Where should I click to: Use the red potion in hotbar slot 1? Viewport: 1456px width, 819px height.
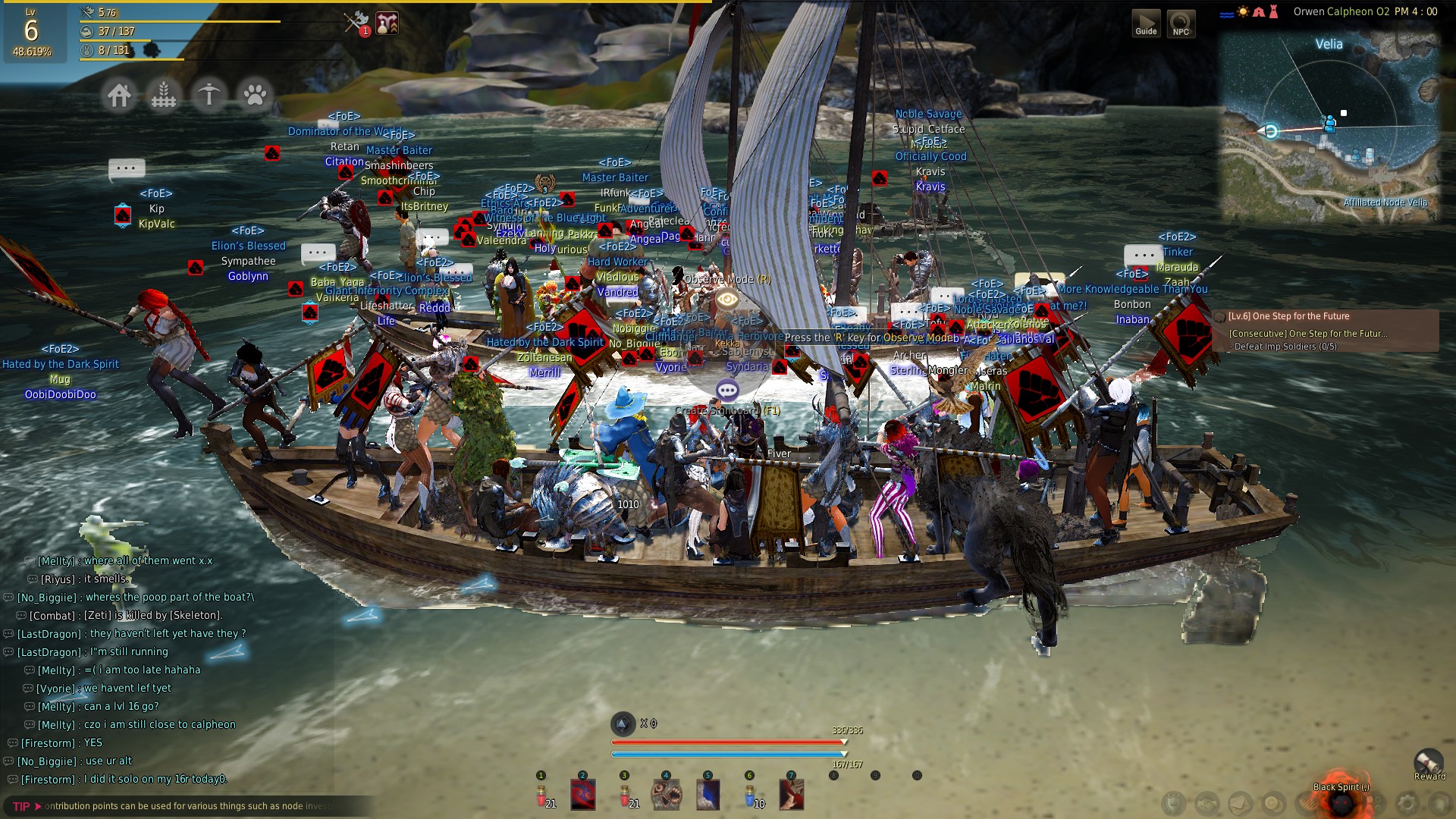(x=543, y=795)
